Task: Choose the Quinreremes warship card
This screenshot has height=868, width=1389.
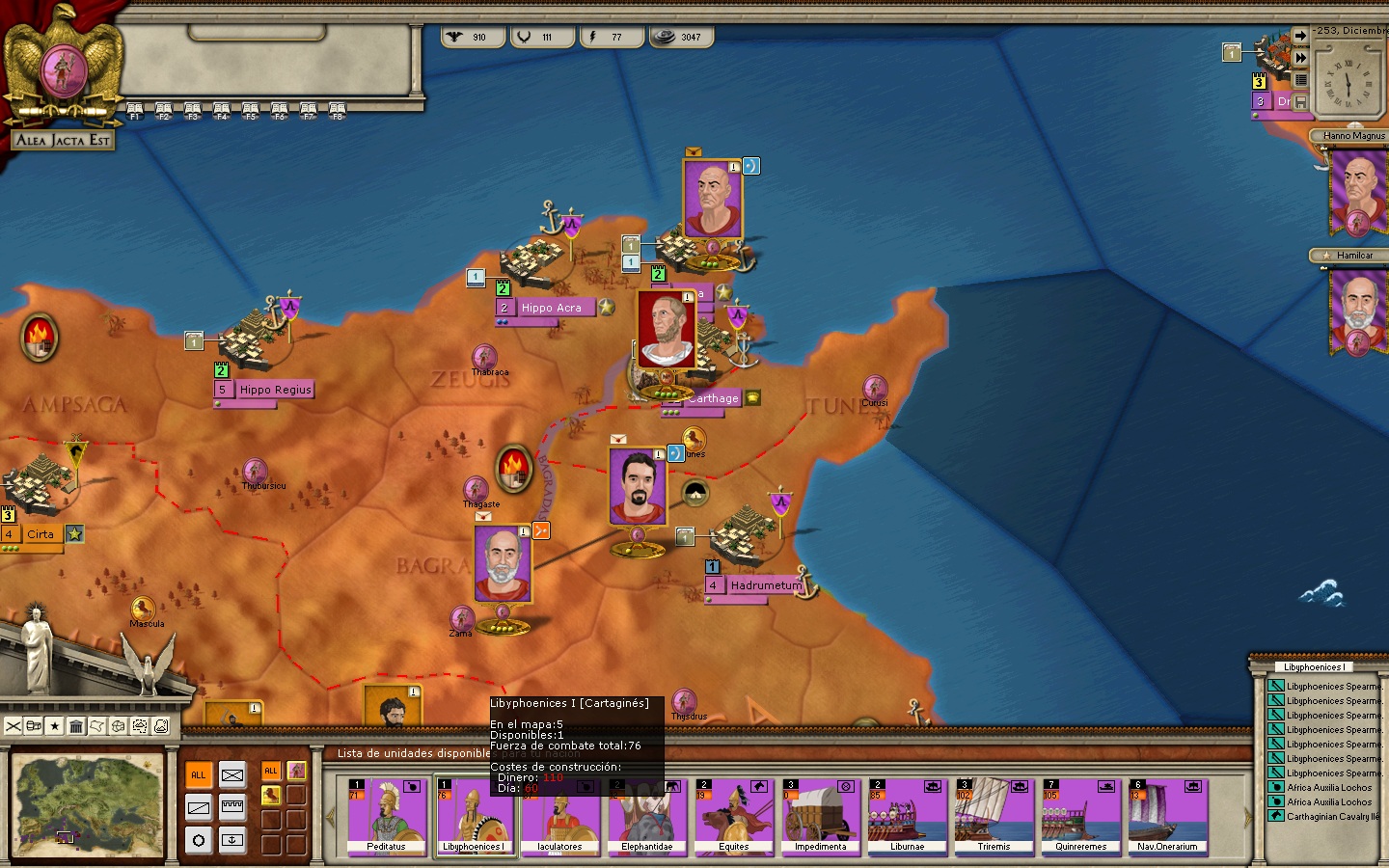Action: point(1080,816)
